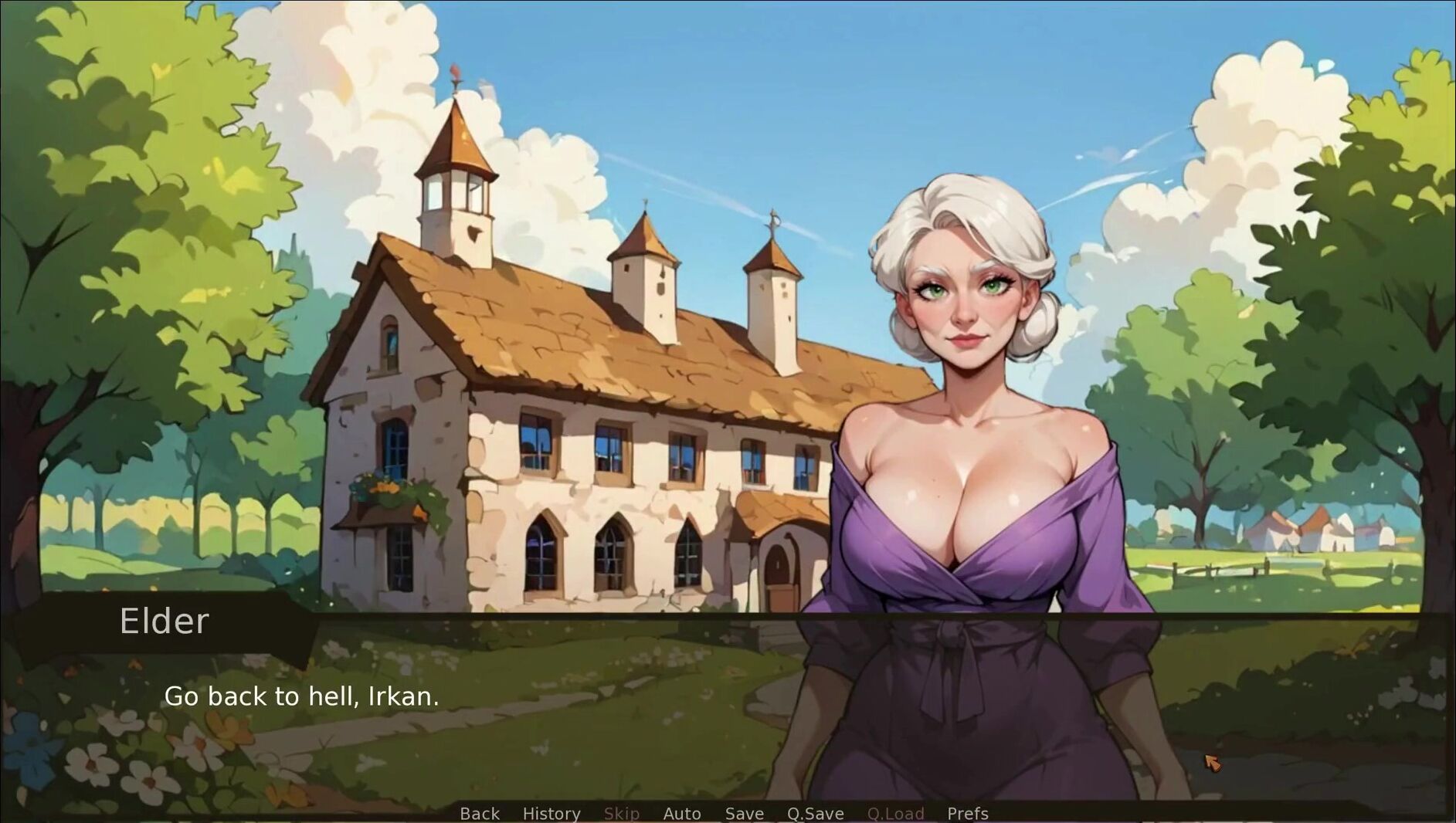Screen dimensions: 1456x823
Task: Open the dialogue History log
Action: (552, 813)
